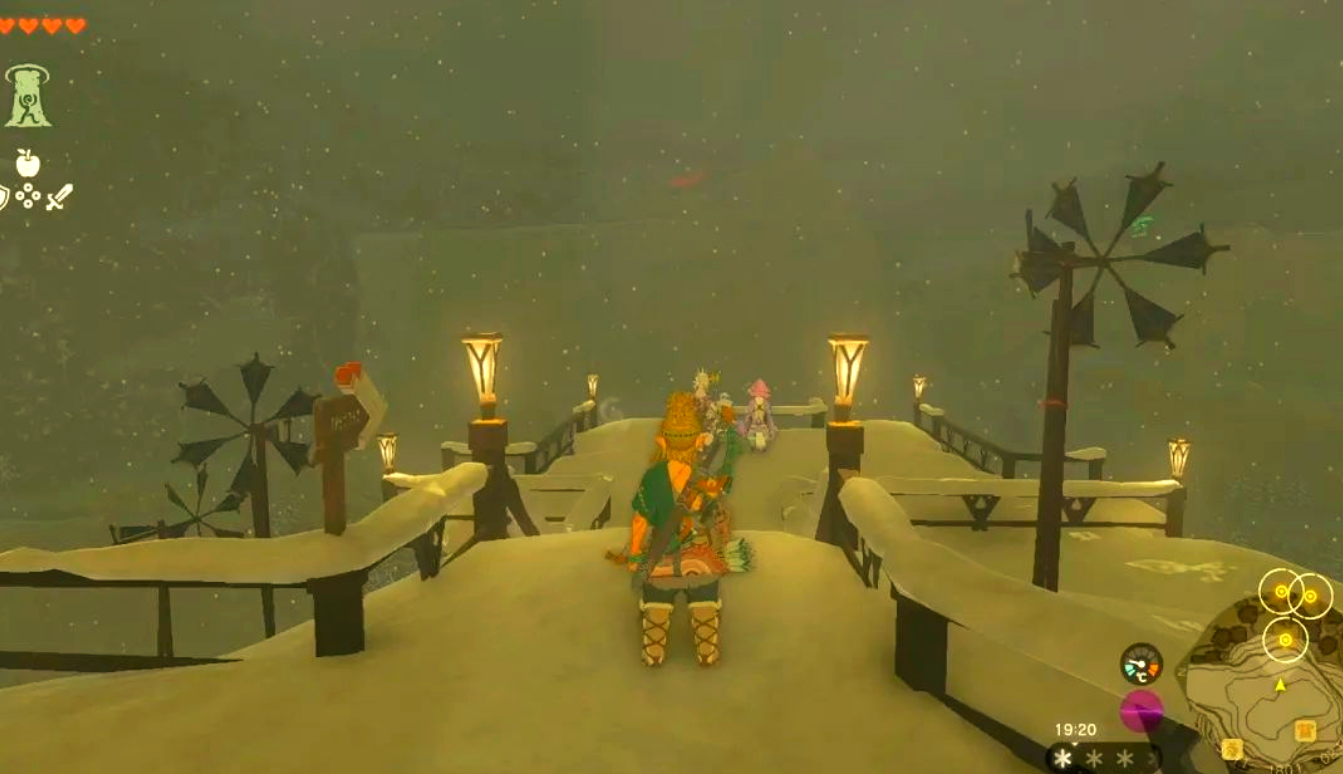Viewport: 1343px width, 774px height.
Task: Click the yellow player arrow on the minimap
Action: tap(1280, 685)
